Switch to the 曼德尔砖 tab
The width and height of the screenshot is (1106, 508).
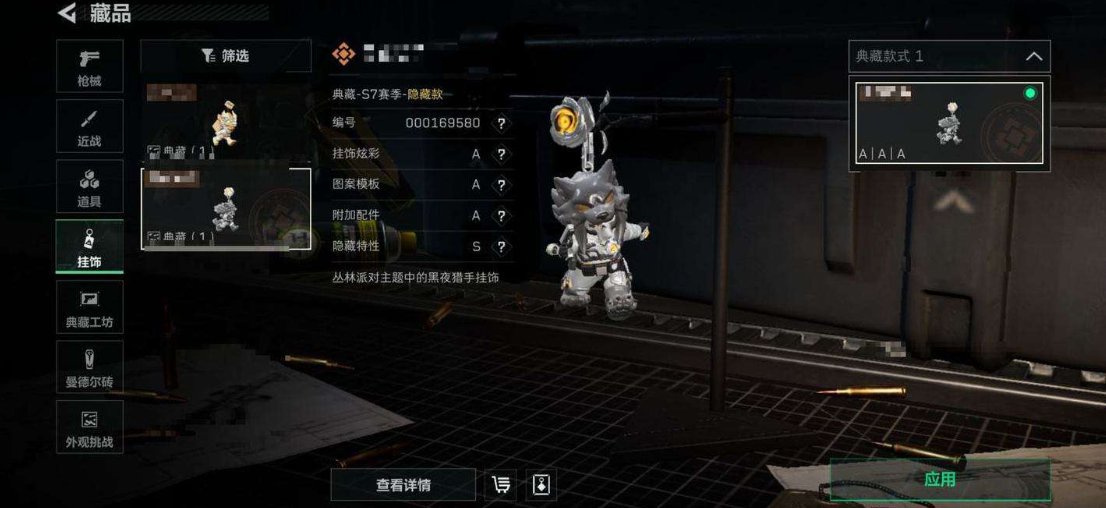tap(89, 367)
